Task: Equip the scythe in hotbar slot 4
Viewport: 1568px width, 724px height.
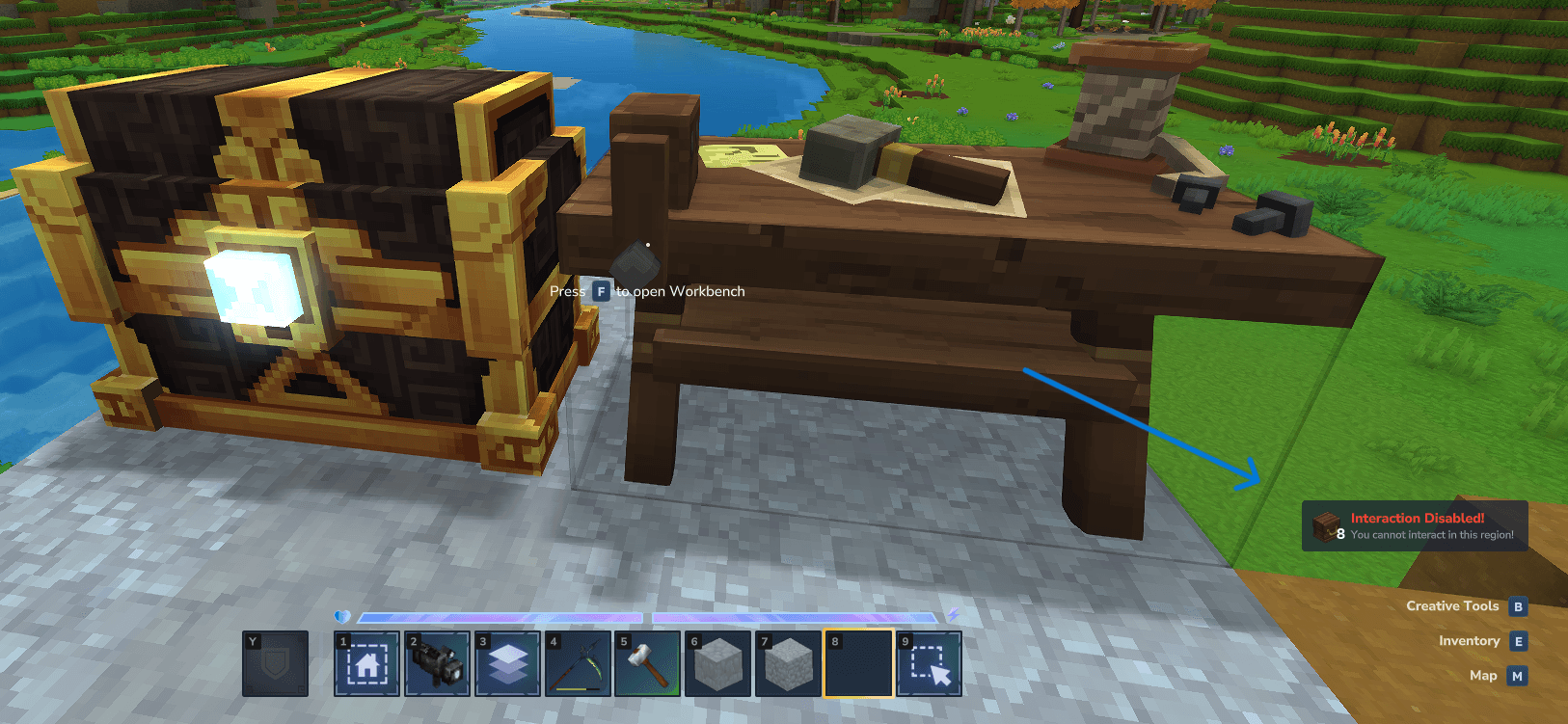Action: (x=578, y=663)
